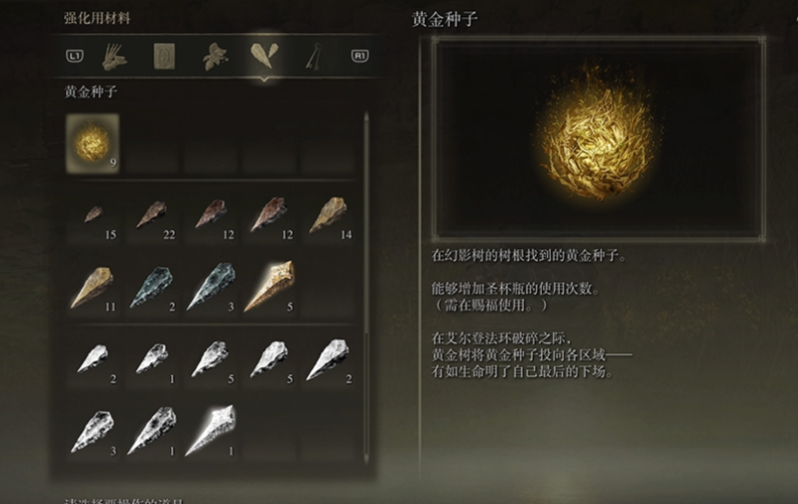Switch to the key items tab
798x504 pixels.
pos(316,57)
